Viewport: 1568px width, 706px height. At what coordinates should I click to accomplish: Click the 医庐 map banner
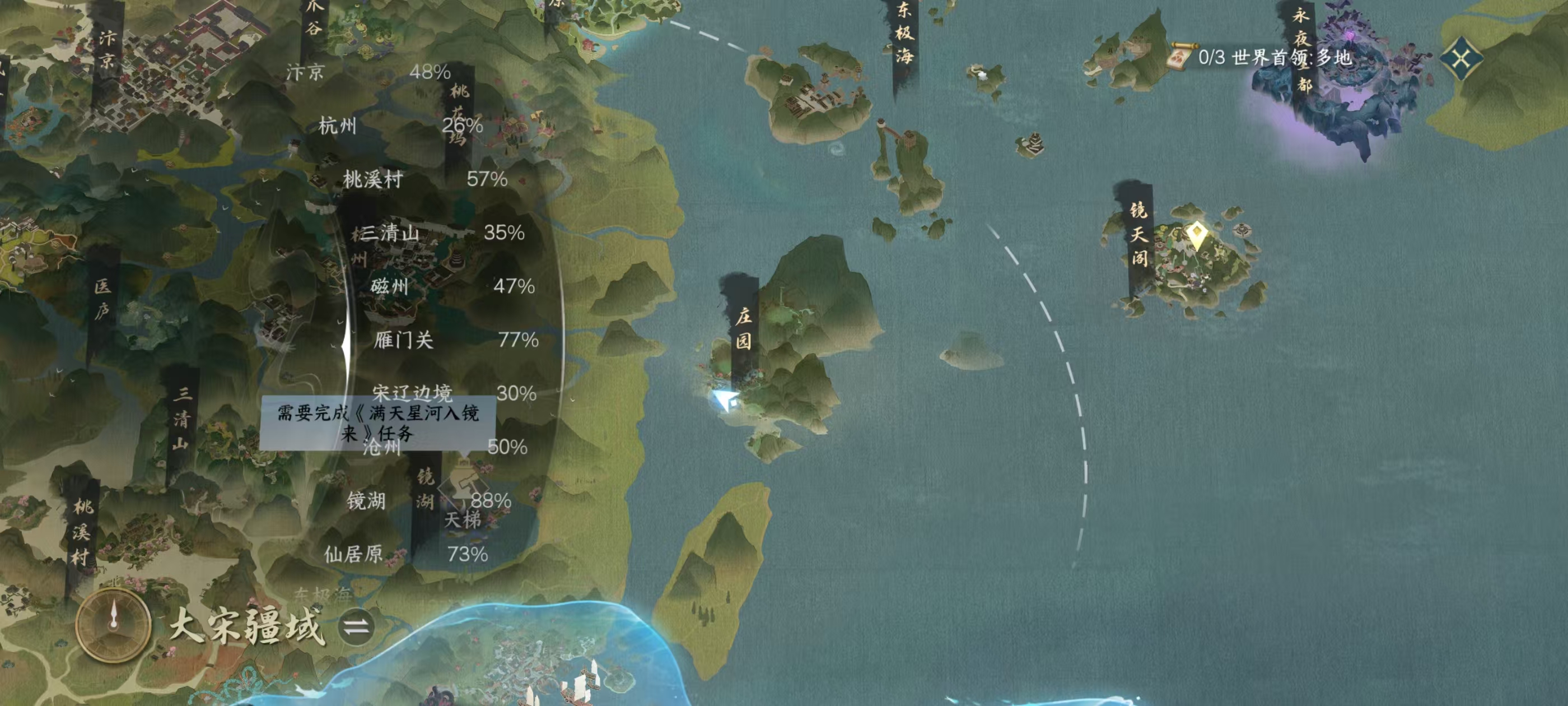pos(102,299)
